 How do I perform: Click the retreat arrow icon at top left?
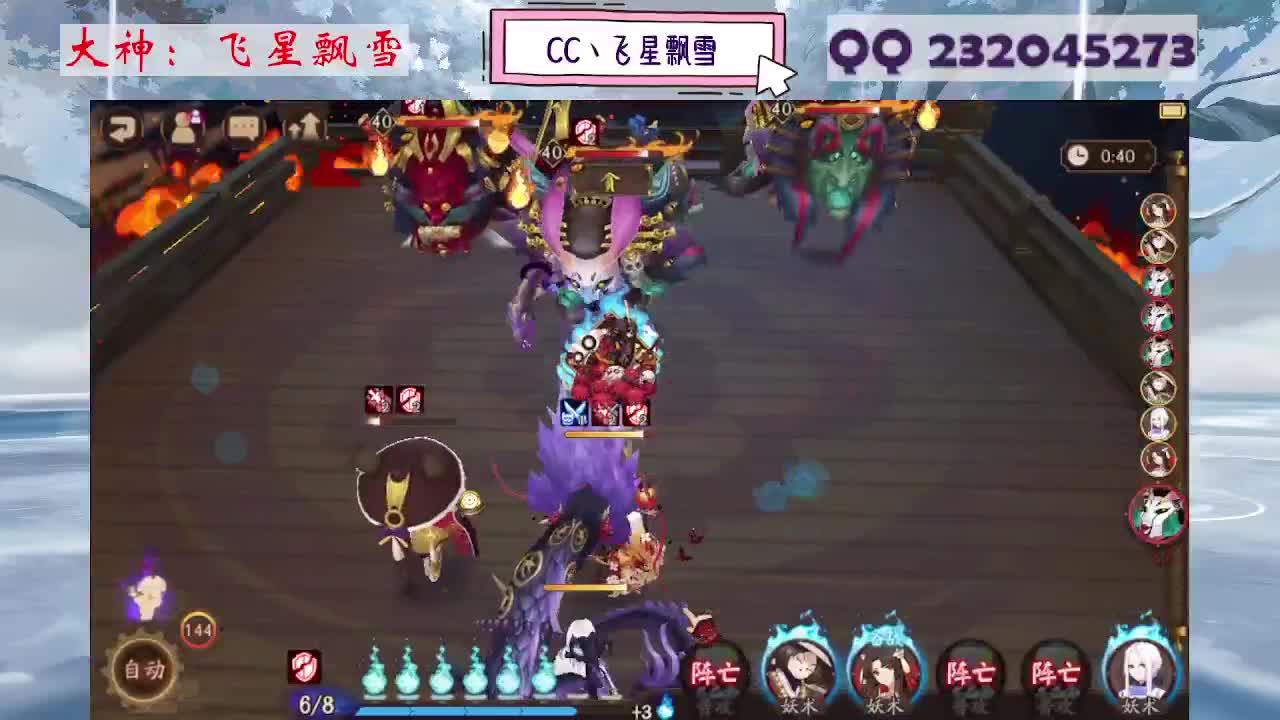123,128
